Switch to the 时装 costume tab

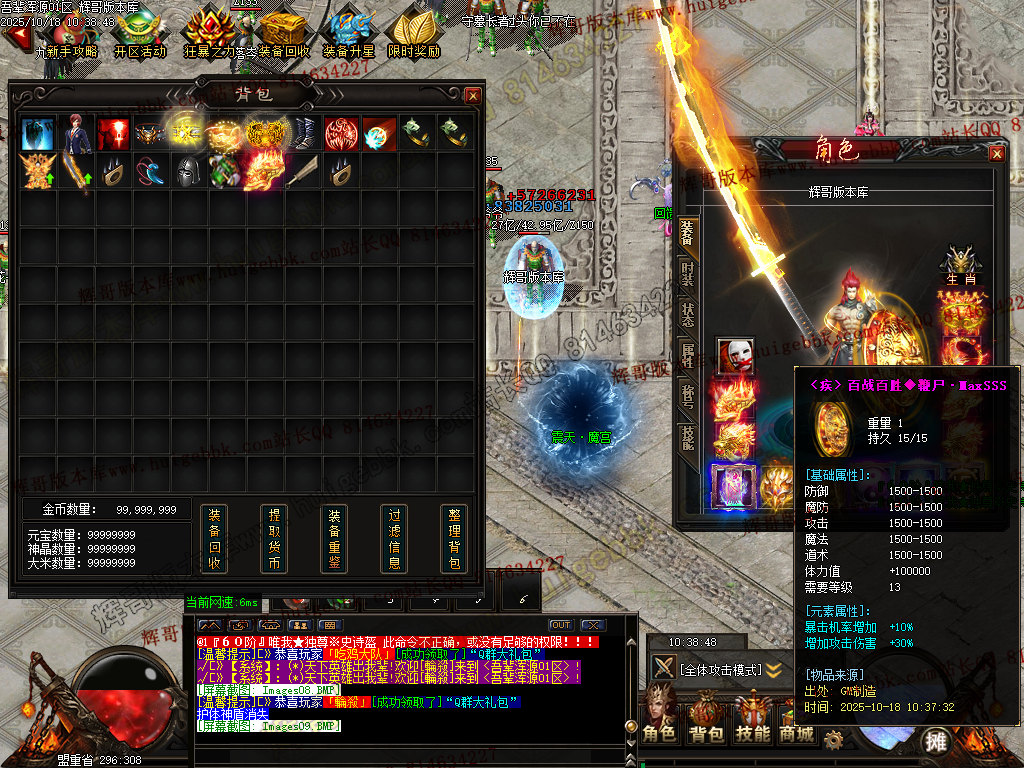point(688,273)
